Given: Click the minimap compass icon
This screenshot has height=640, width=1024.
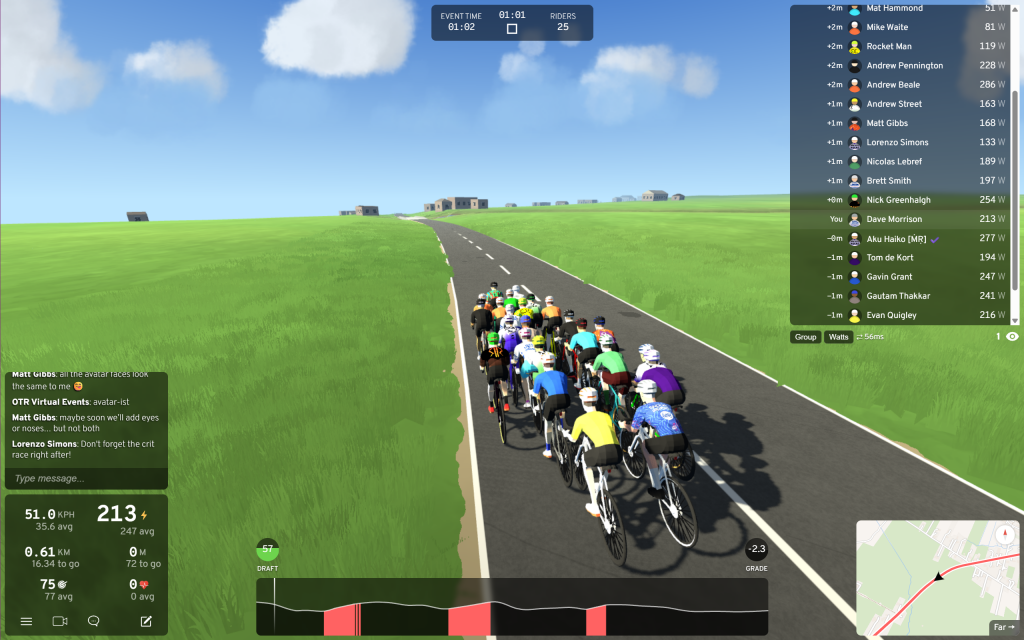Looking at the screenshot, I should (x=1005, y=534).
